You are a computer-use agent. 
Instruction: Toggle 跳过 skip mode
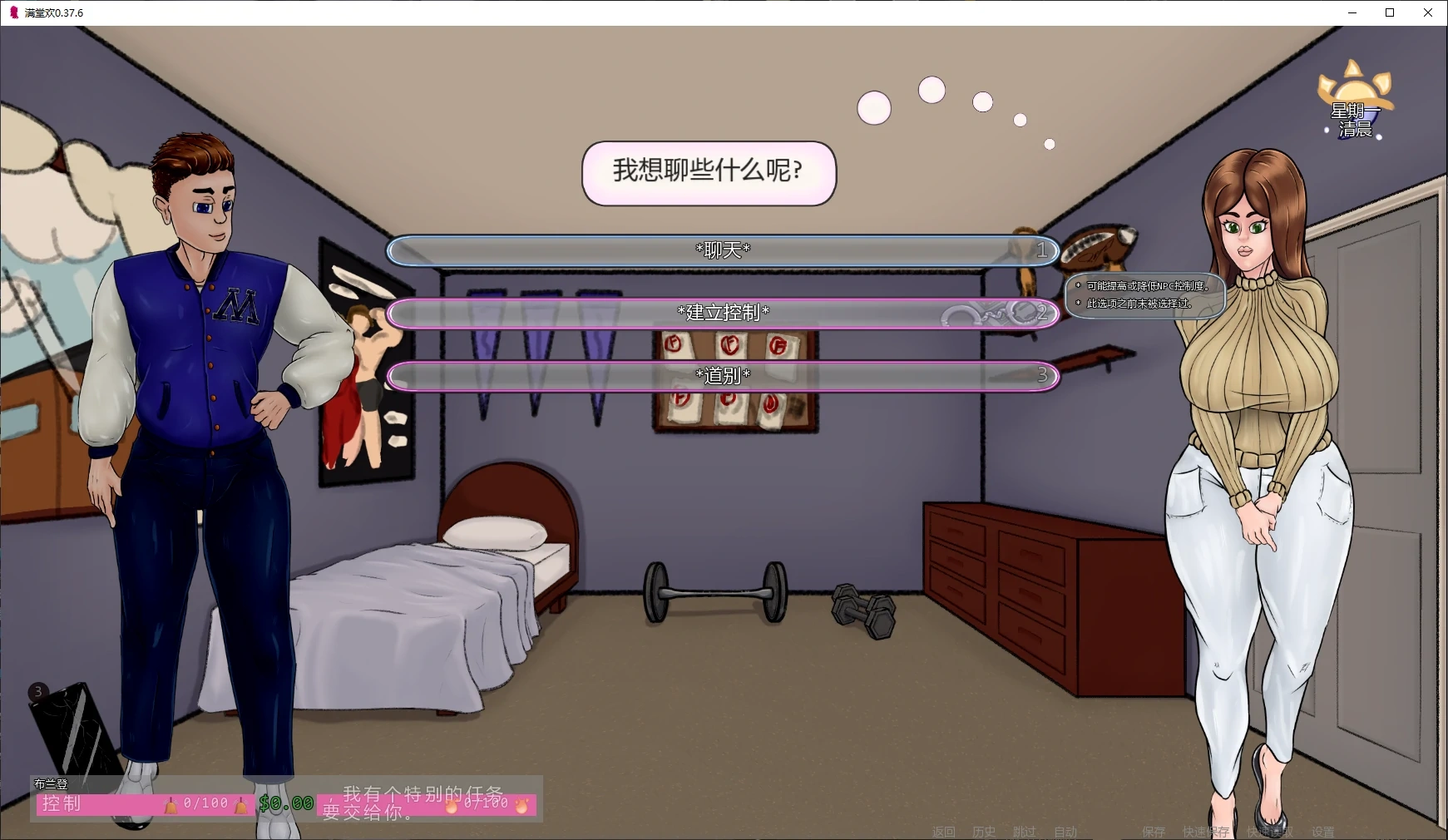coord(1023,831)
